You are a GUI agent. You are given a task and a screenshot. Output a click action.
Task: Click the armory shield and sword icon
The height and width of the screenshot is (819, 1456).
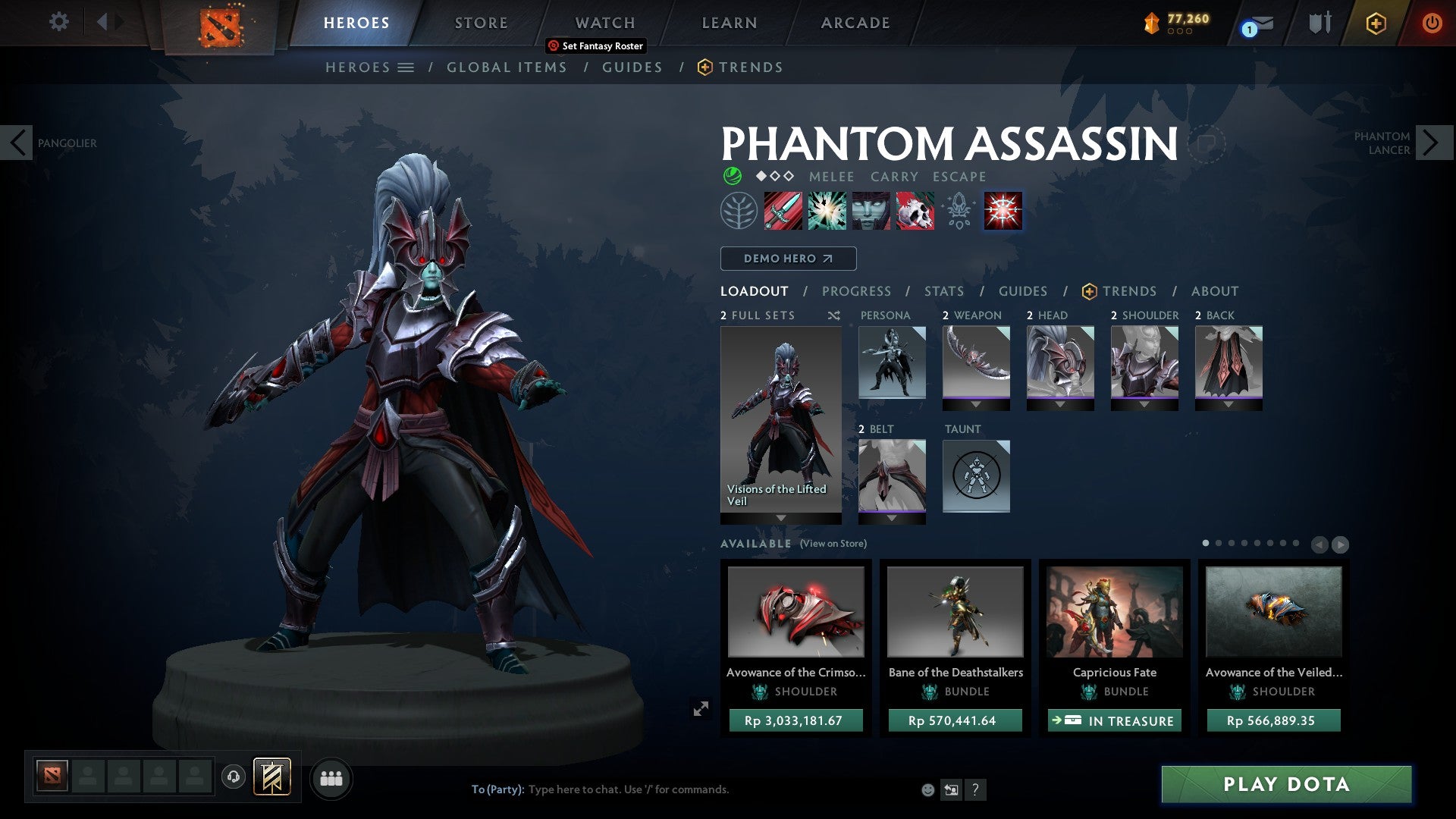point(1319,23)
